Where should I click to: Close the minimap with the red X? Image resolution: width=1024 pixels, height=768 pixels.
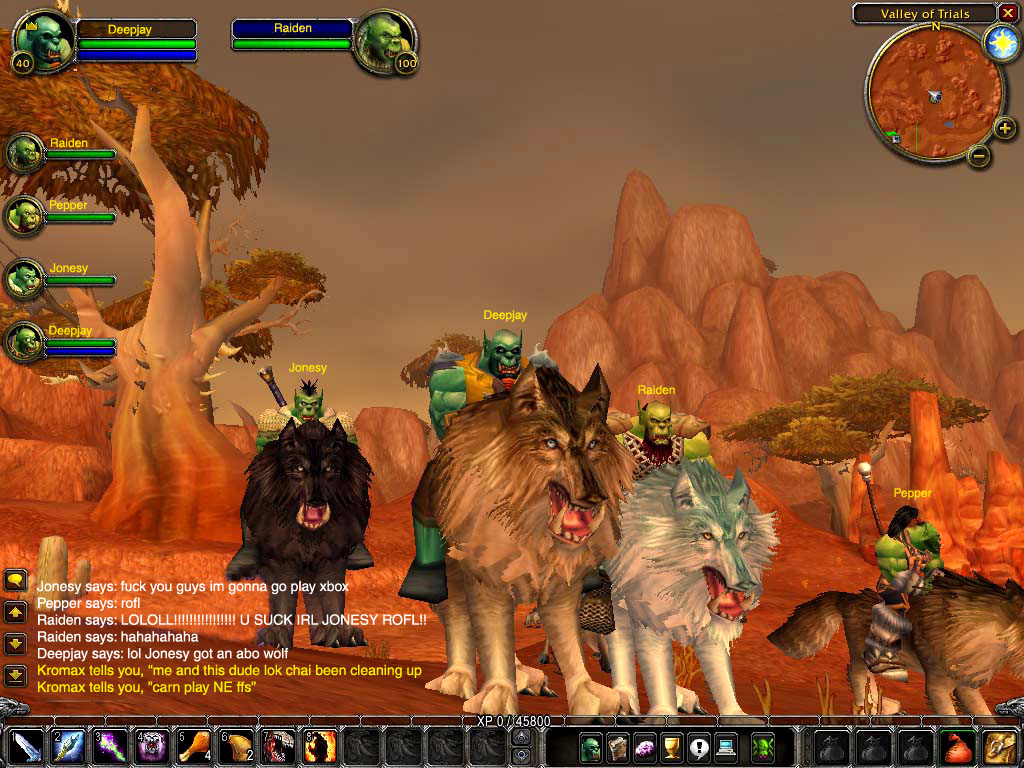point(1008,13)
